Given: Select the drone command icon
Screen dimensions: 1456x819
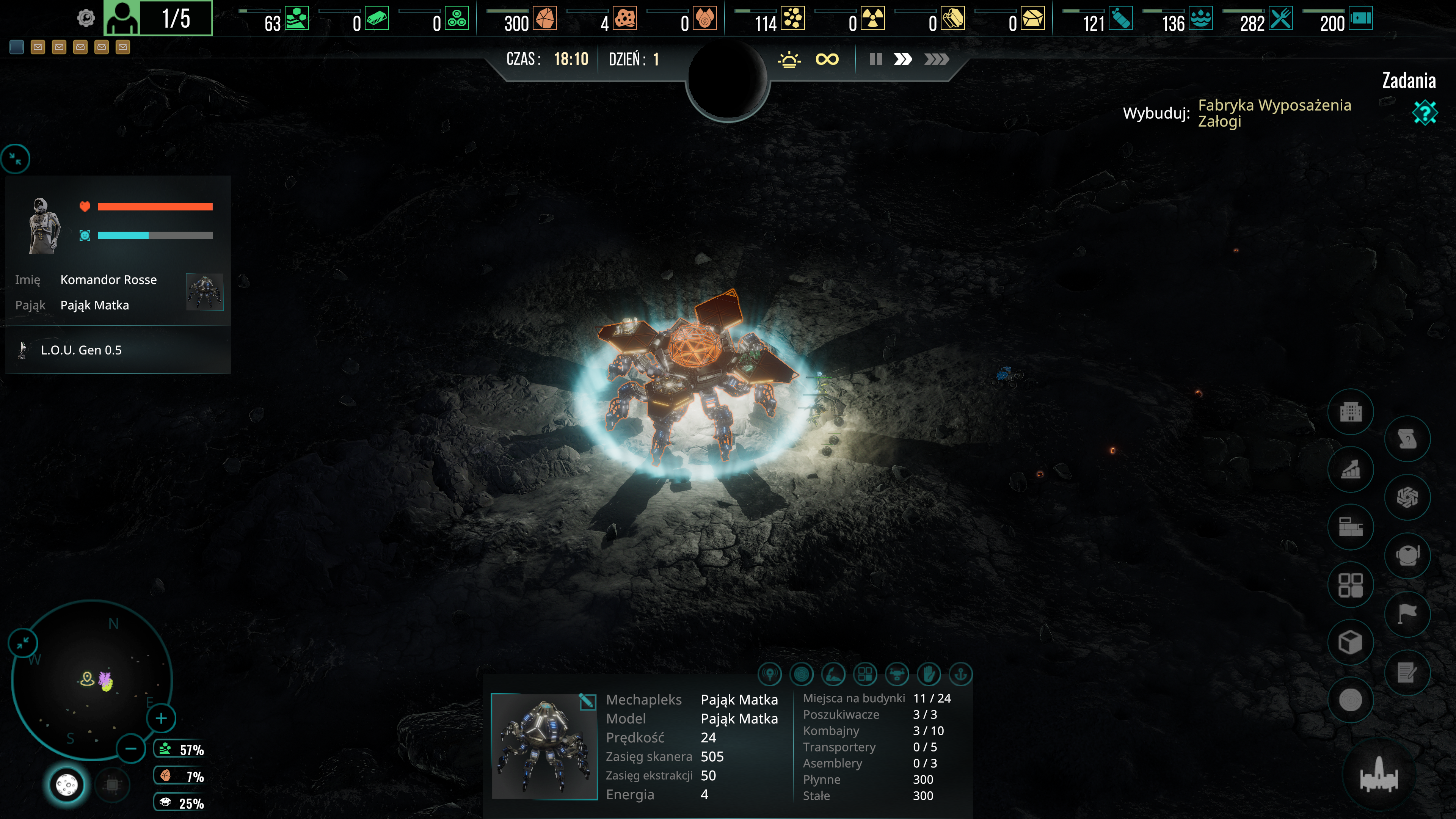Looking at the screenshot, I should [x=897, y=674].
